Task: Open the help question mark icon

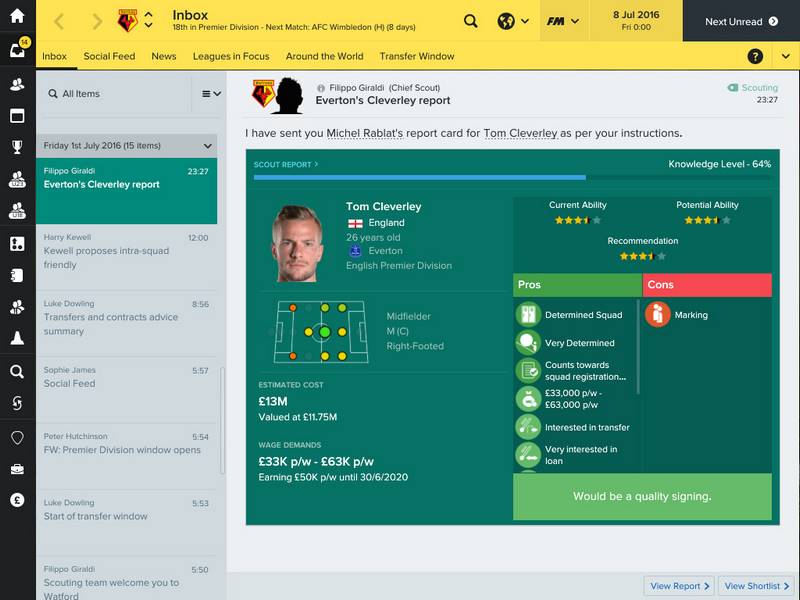Action: (x=755, y=57)
